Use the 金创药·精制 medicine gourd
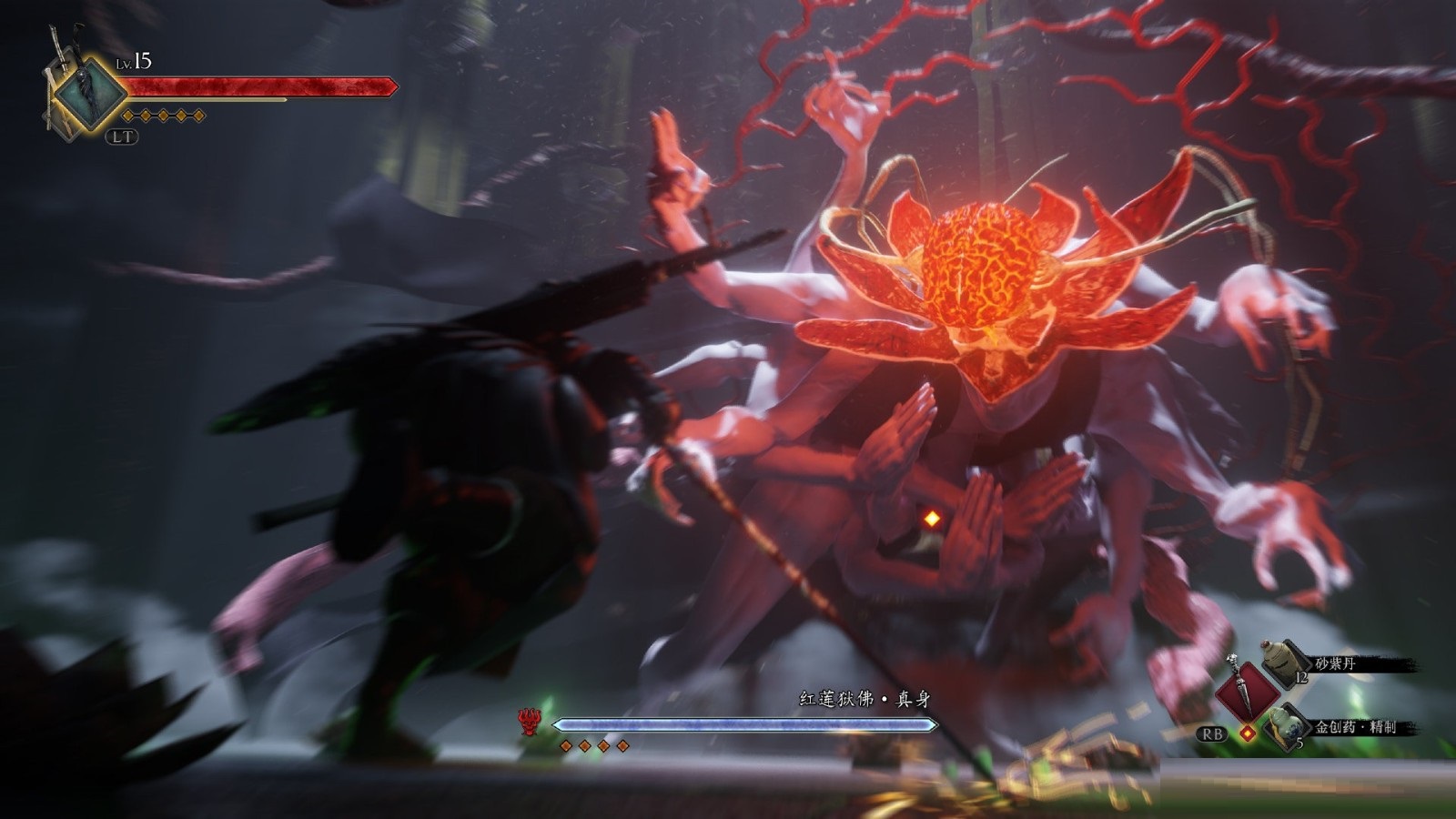The width and height of the screenshot is (1456, 819). point(1284,725)
